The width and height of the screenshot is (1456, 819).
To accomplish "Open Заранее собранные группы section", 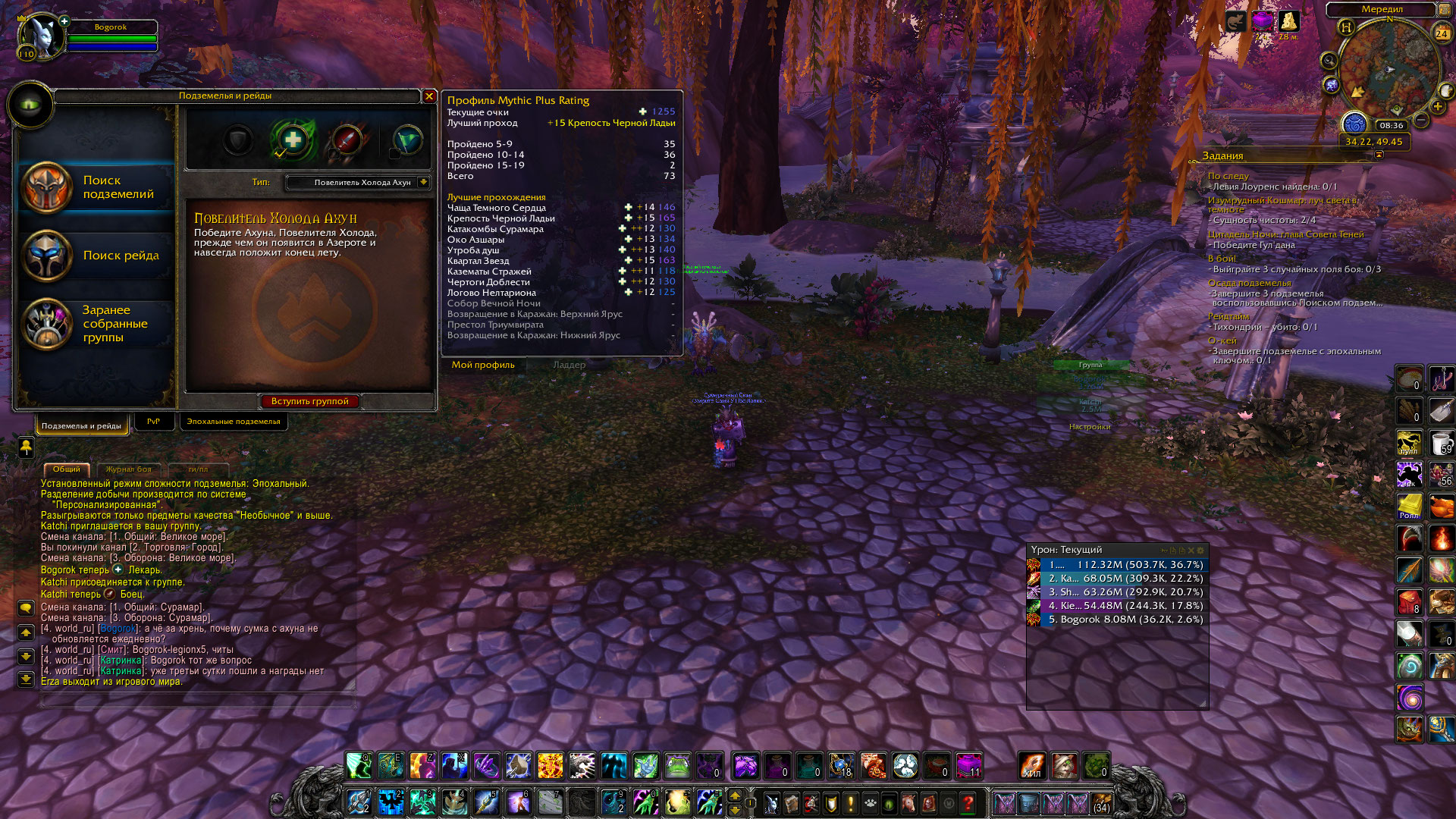I will 97,324.
